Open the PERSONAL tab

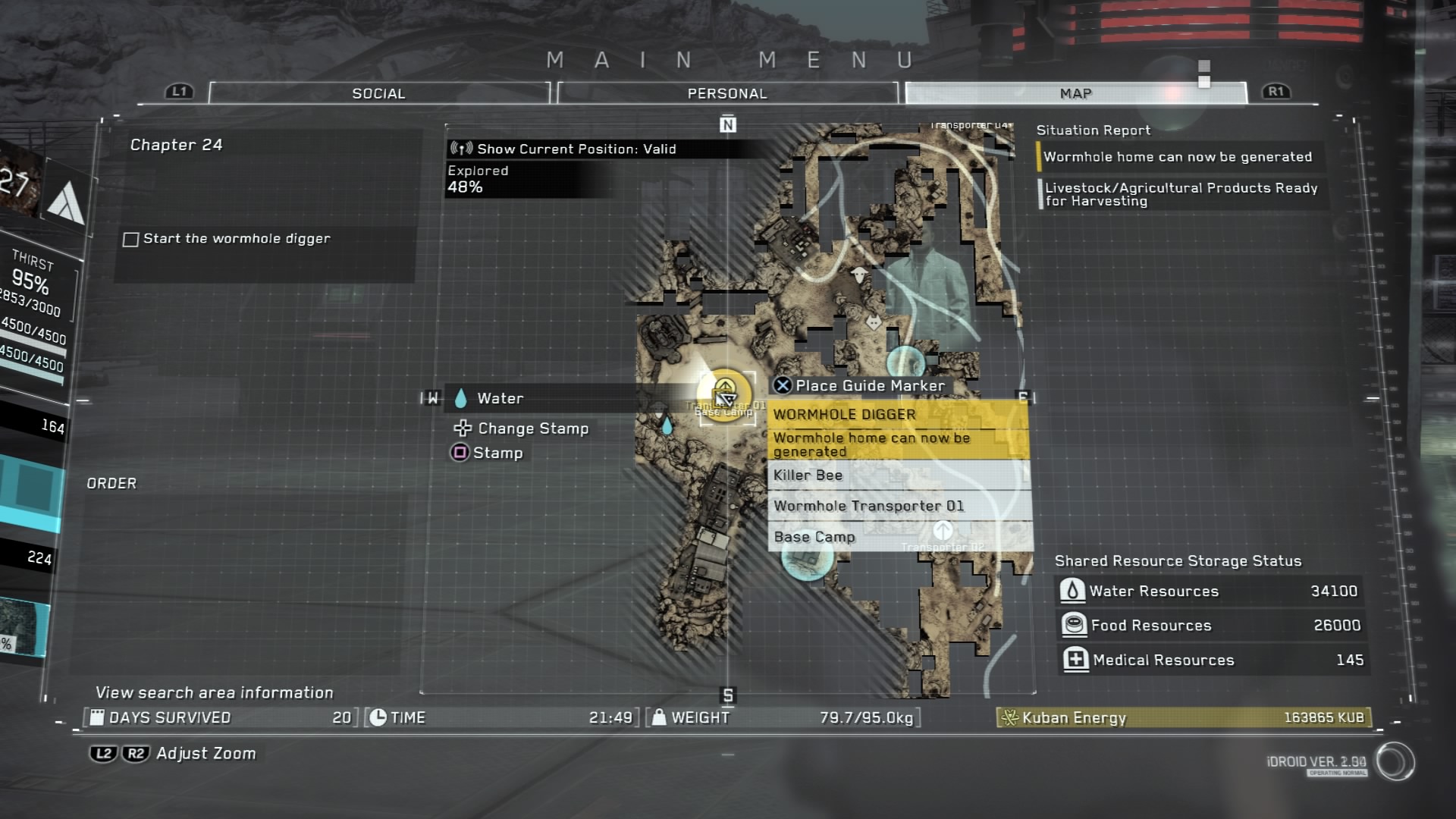point(726,93)
